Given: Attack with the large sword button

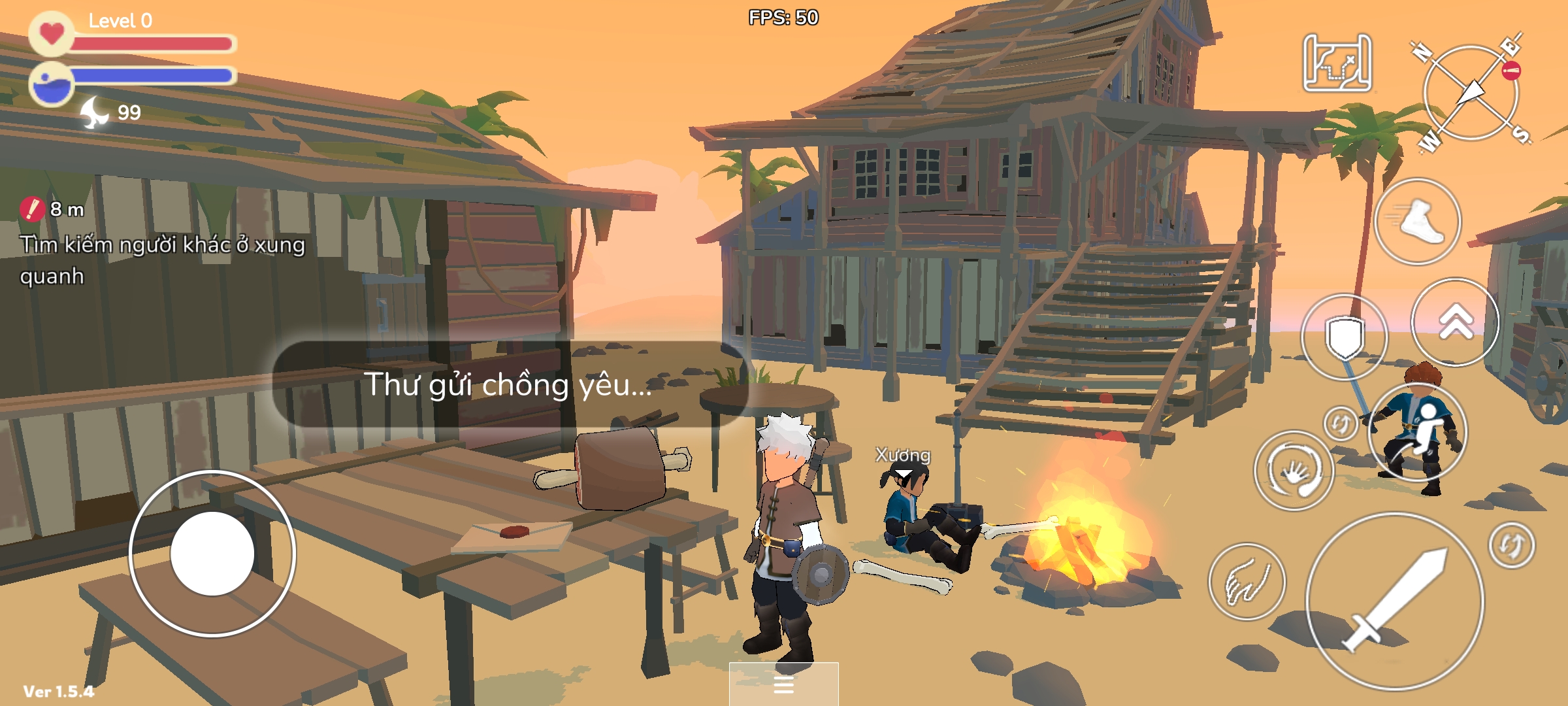Looking at the screenshot, I should 1394,601.
